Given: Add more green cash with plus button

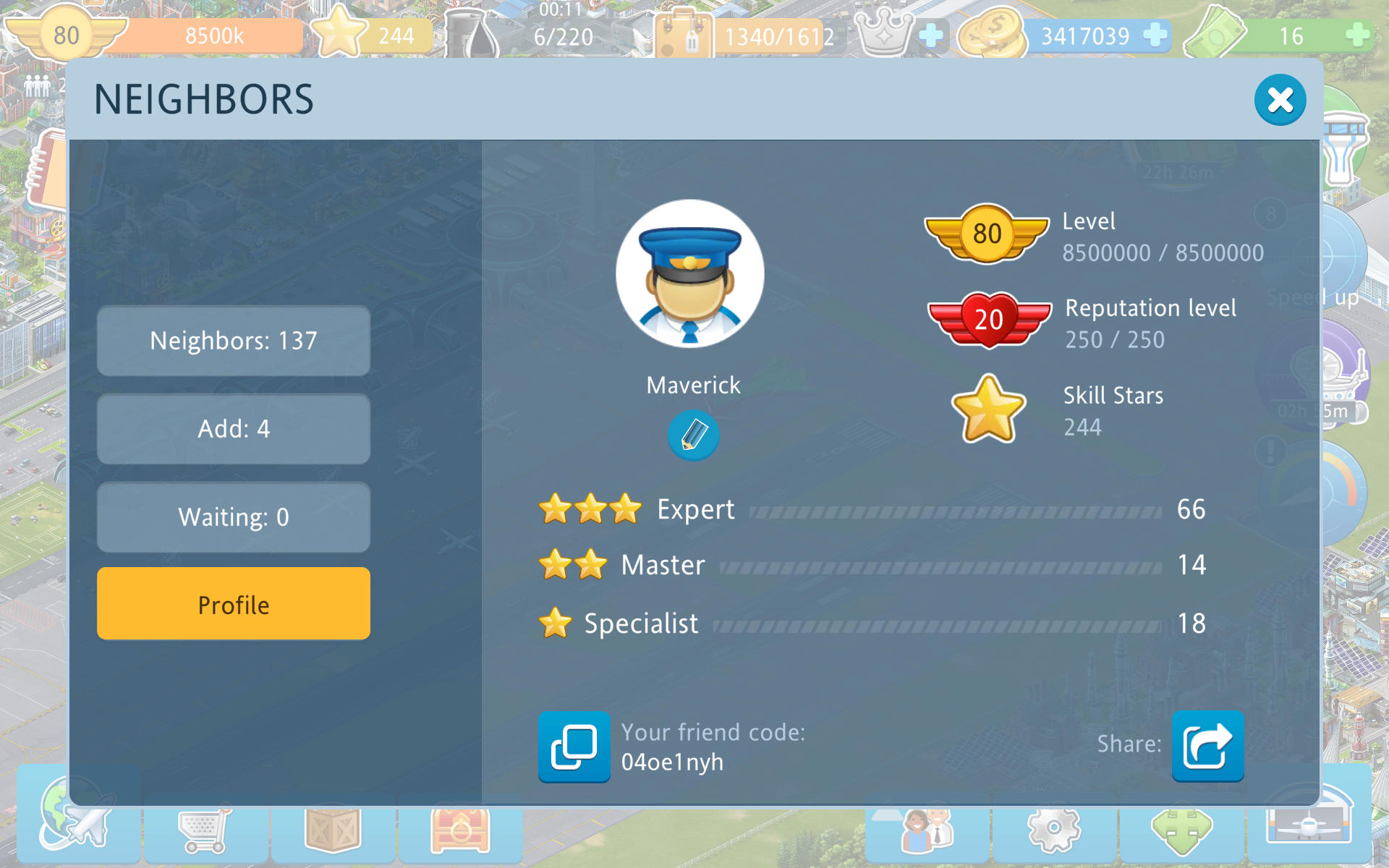Looking at the screenshot, I should (x=1358, y=35).
